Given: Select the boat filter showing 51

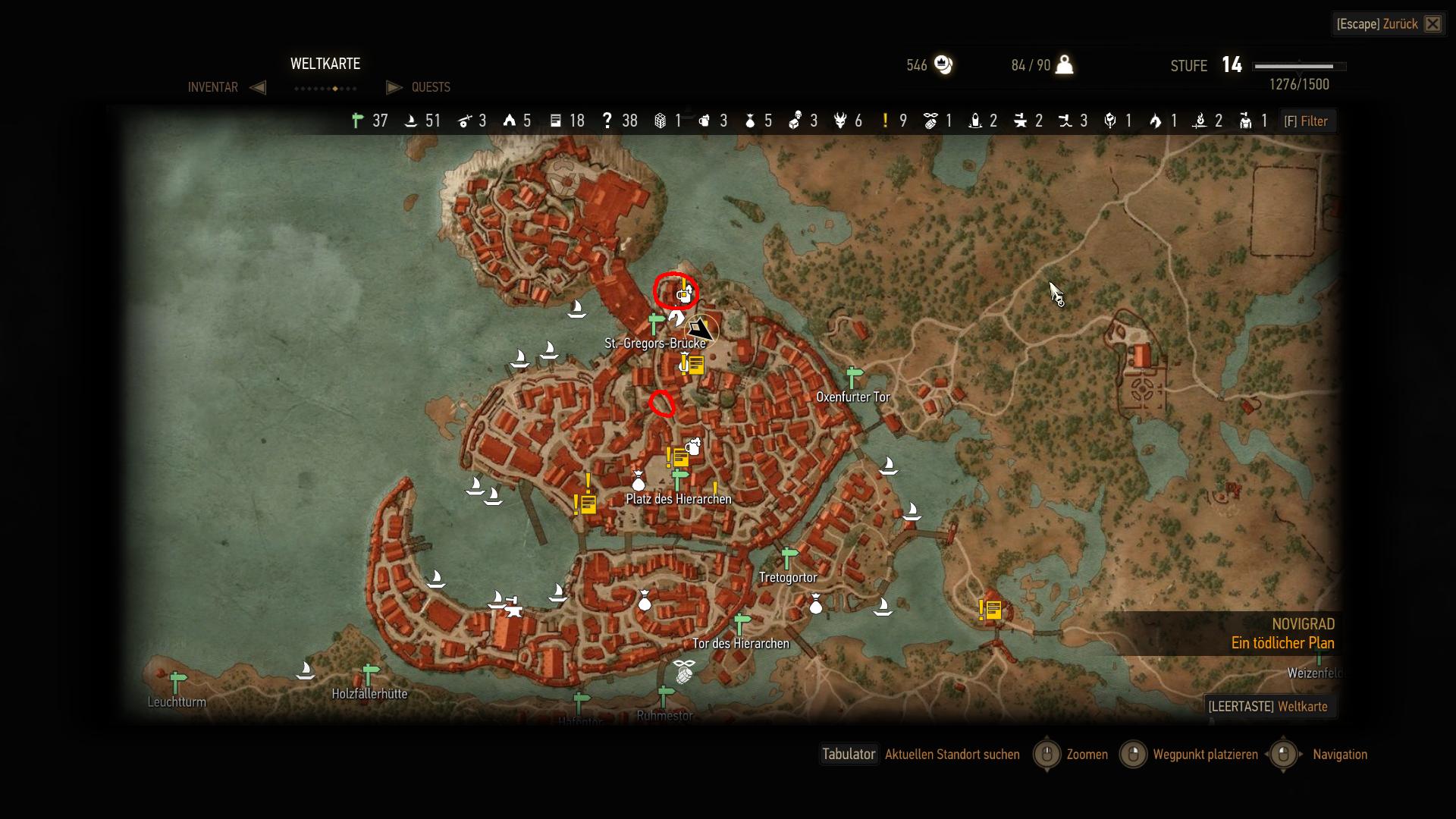Looking at the screenshot, I should pyautogui.click(x=411, y=121).
